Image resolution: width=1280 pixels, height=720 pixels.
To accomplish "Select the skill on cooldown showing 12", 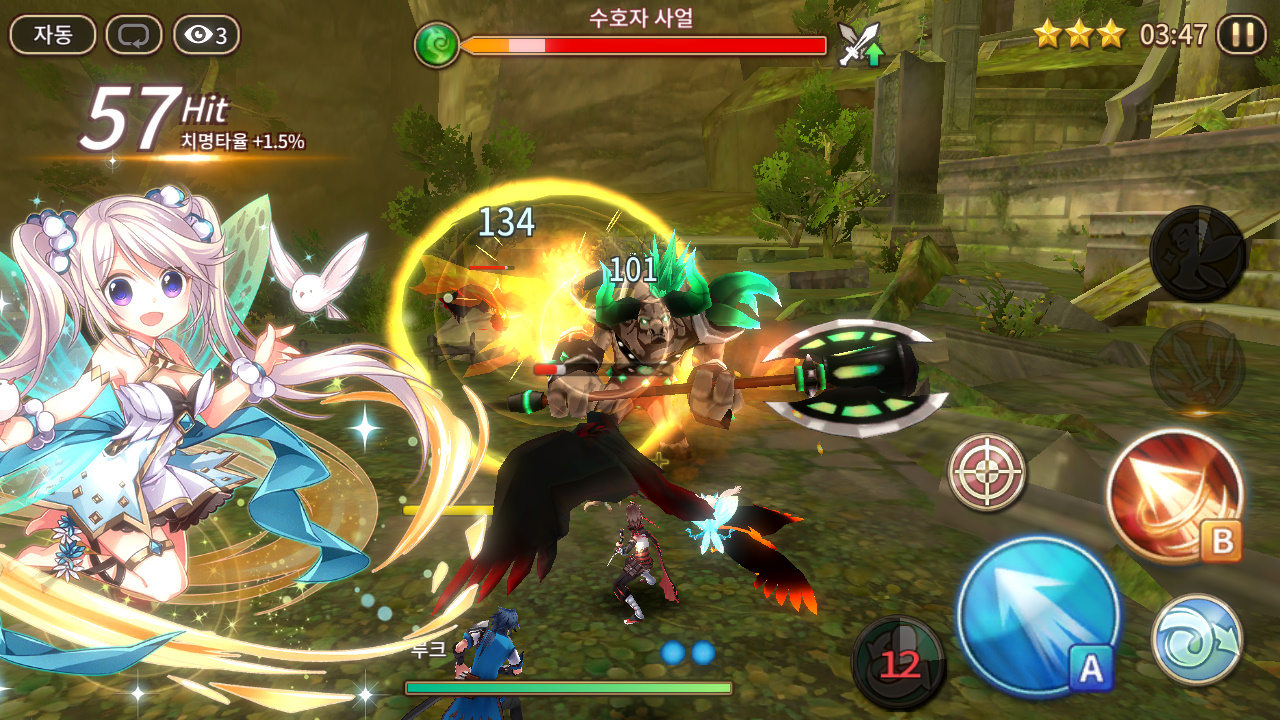I will (898, 661).
